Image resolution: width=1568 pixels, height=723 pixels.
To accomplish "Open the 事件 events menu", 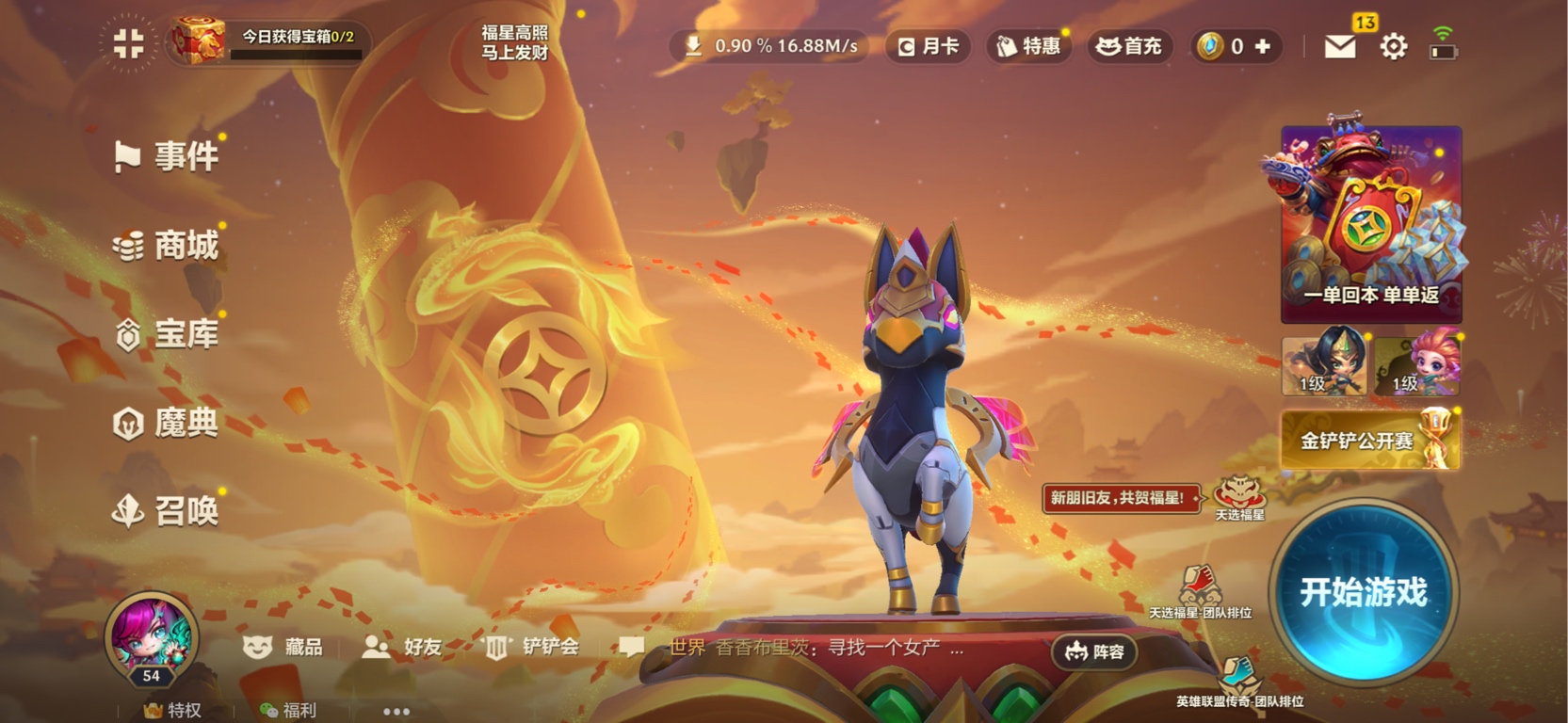I will click(168, 156).
